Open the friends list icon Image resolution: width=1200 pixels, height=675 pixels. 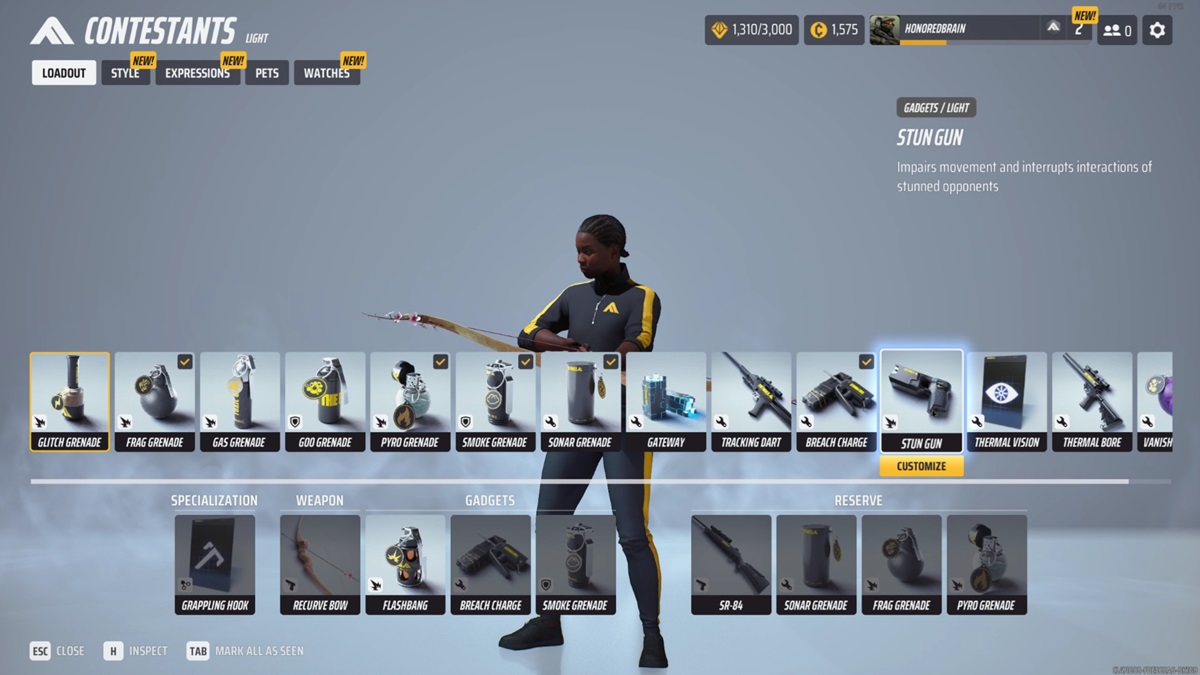[x=1117, y=30]
